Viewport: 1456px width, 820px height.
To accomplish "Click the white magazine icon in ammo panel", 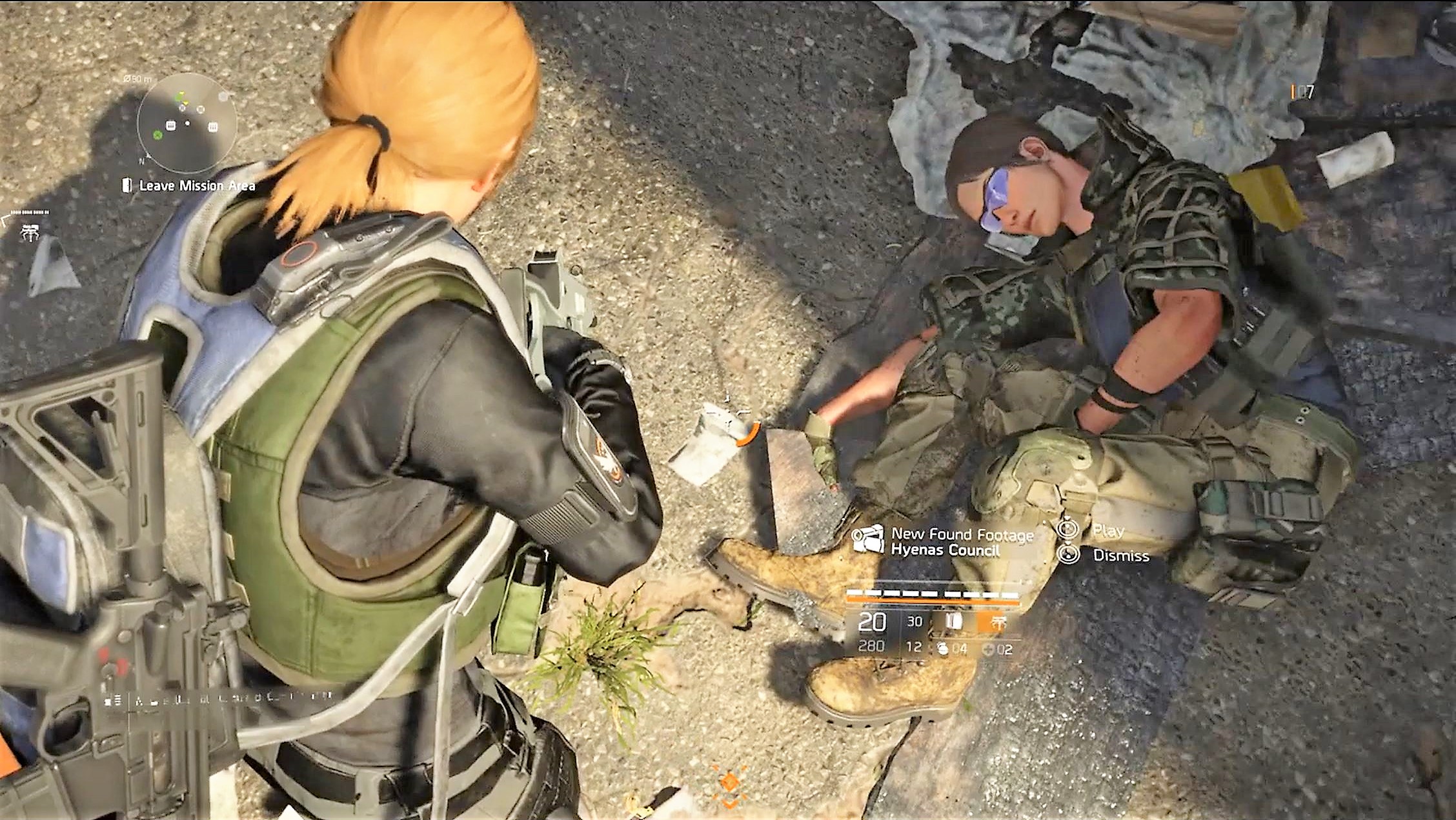I will (954, 620).
